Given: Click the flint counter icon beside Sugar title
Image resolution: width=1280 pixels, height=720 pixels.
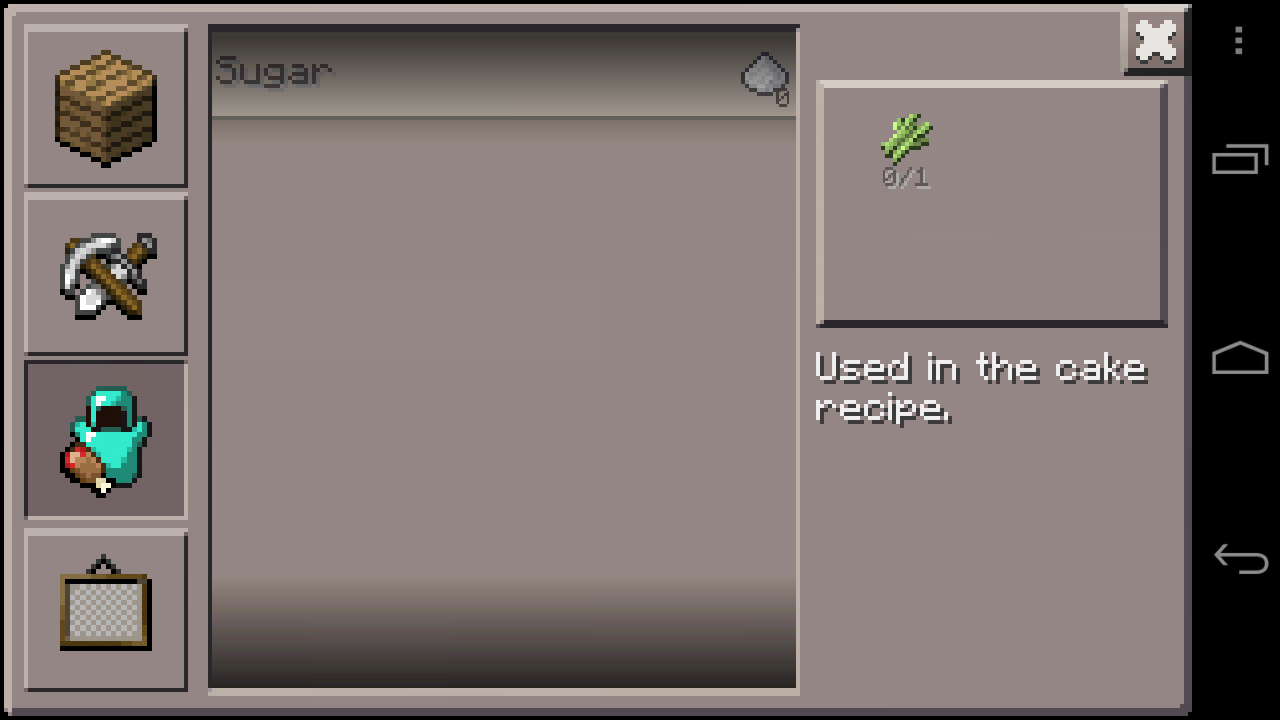Looking at the screenshot, I should 765,78.
